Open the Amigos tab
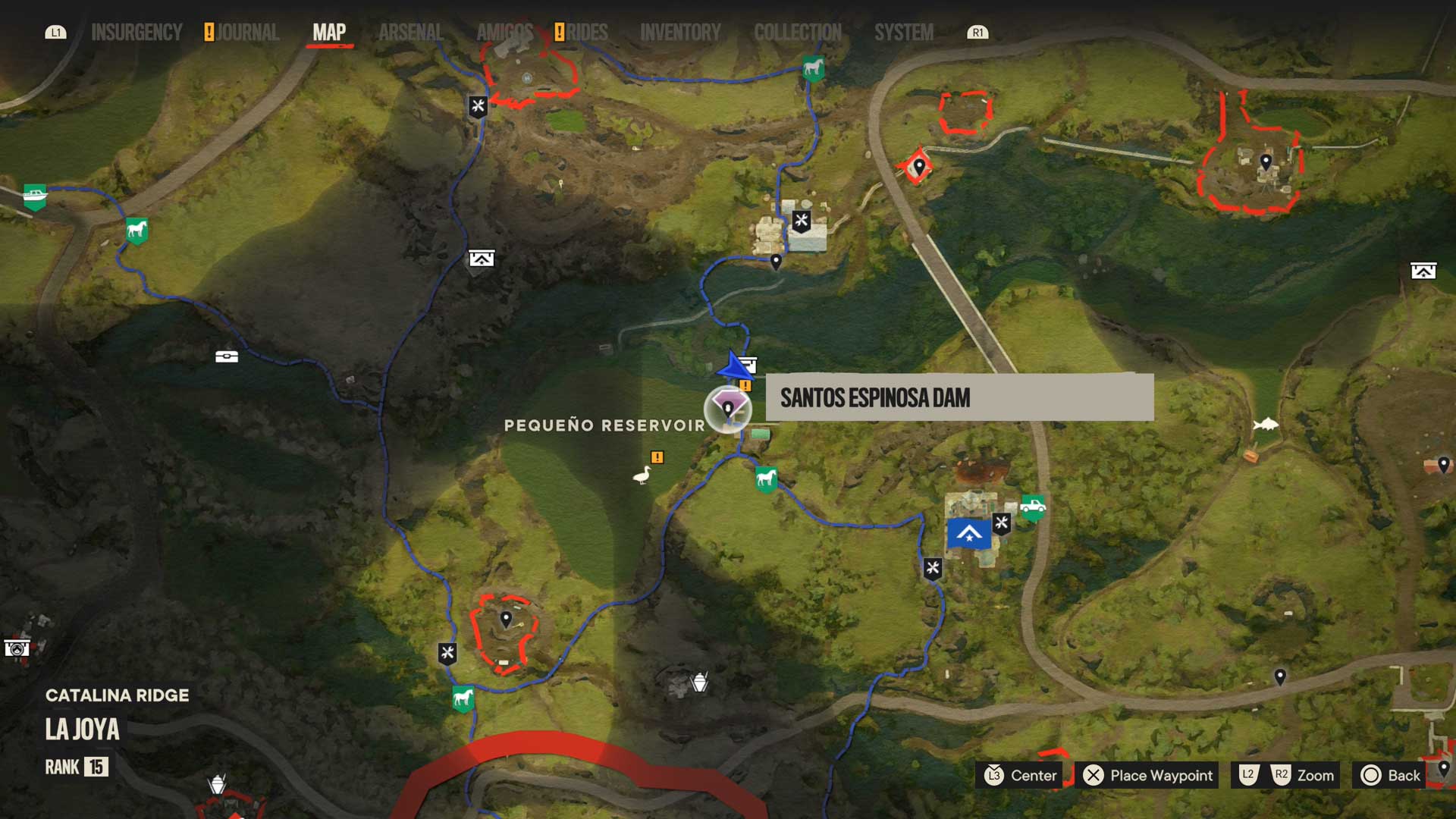Screen dimensions: 1456x819 (504, 33)
